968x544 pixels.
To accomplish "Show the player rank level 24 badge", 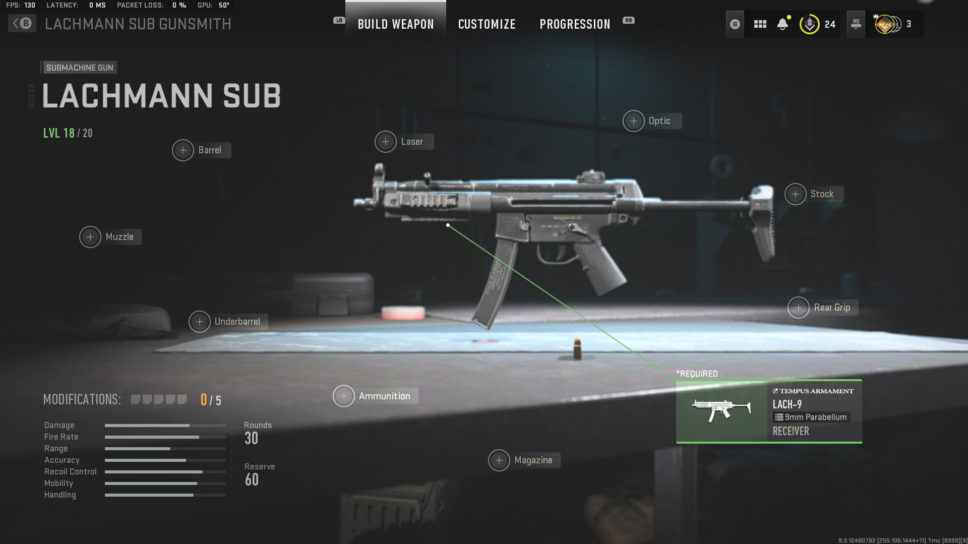I will 809,24.
